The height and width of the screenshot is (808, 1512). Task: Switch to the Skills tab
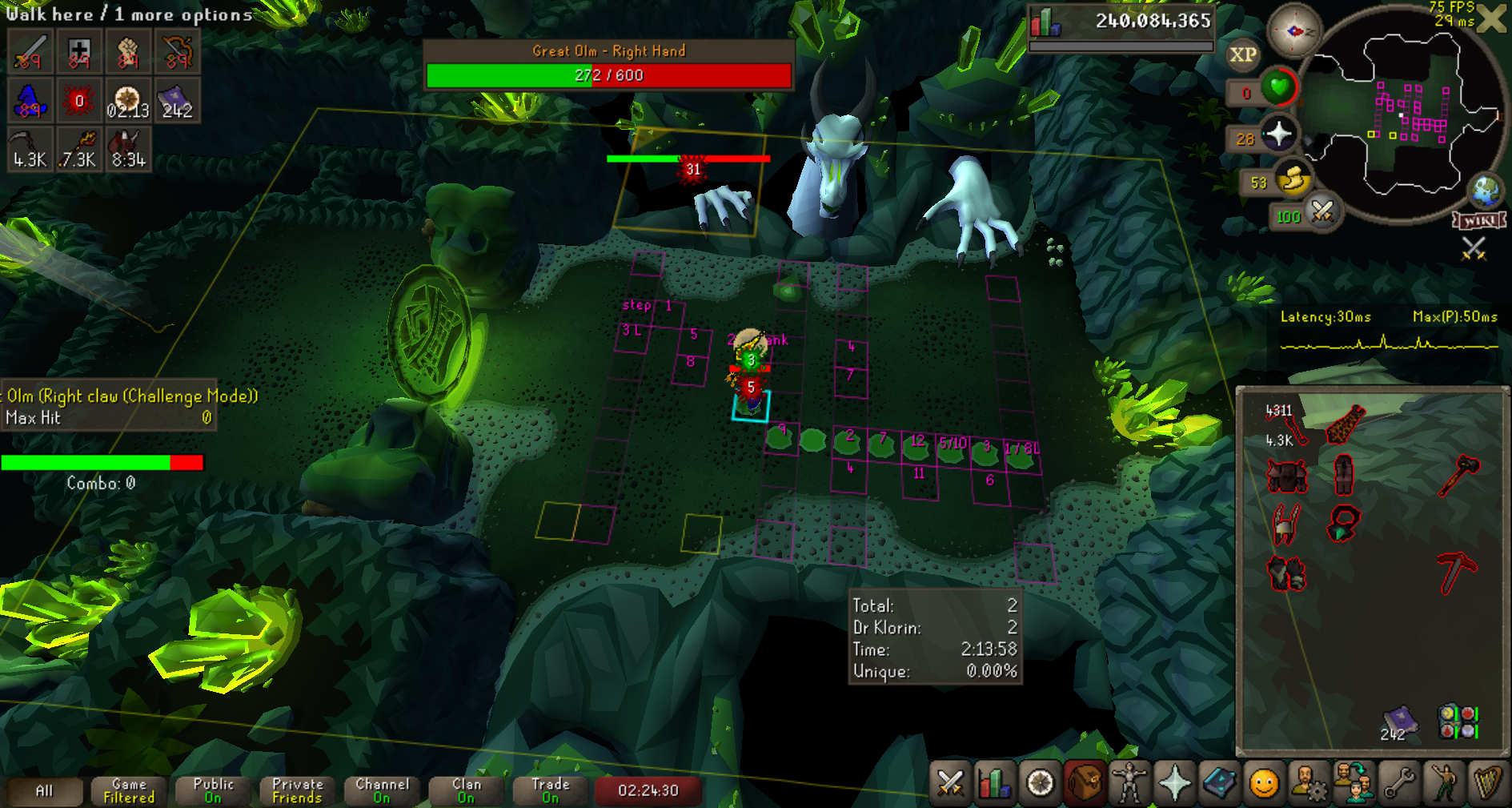tap(994, 783)
